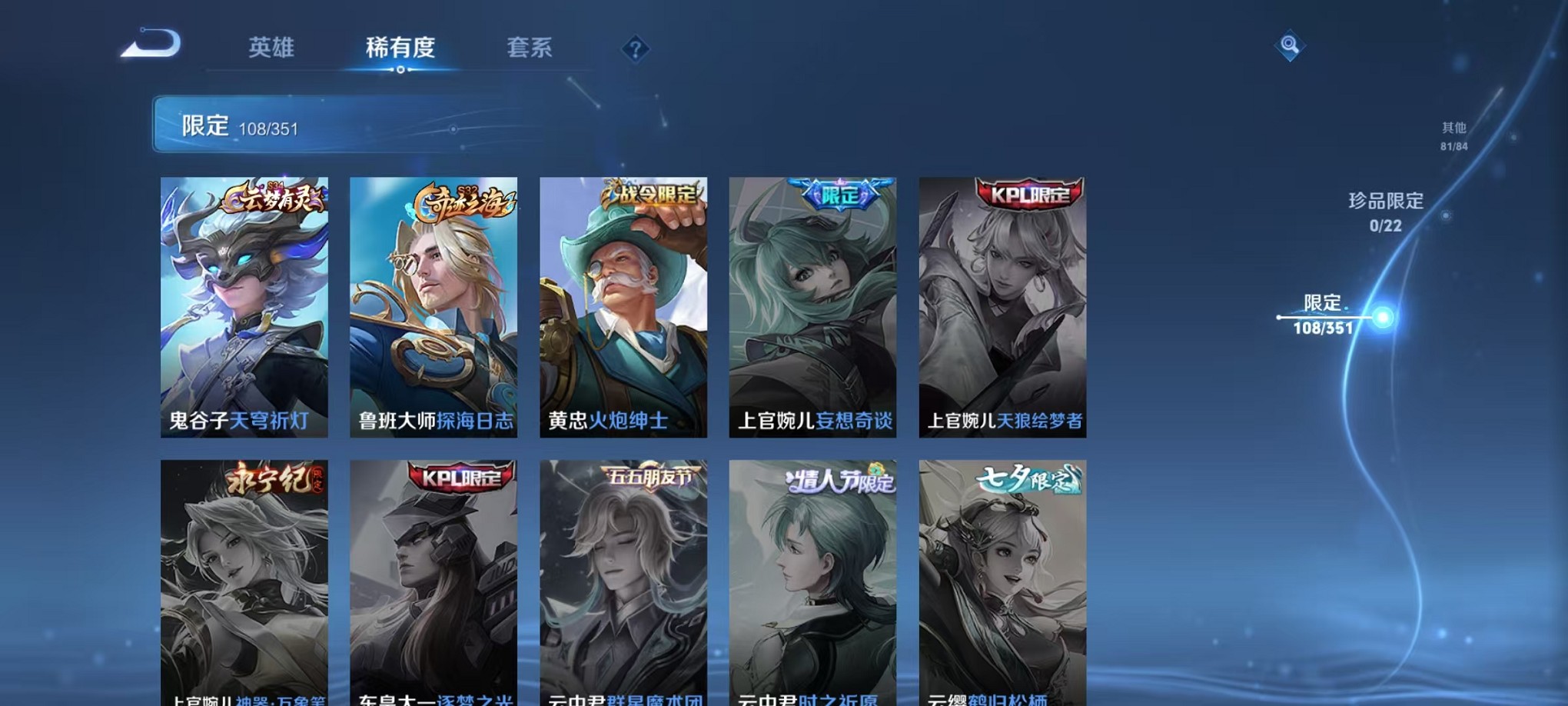Switch to the 套系 tab
1568x706 pixels.
click(x=530, y=48)
